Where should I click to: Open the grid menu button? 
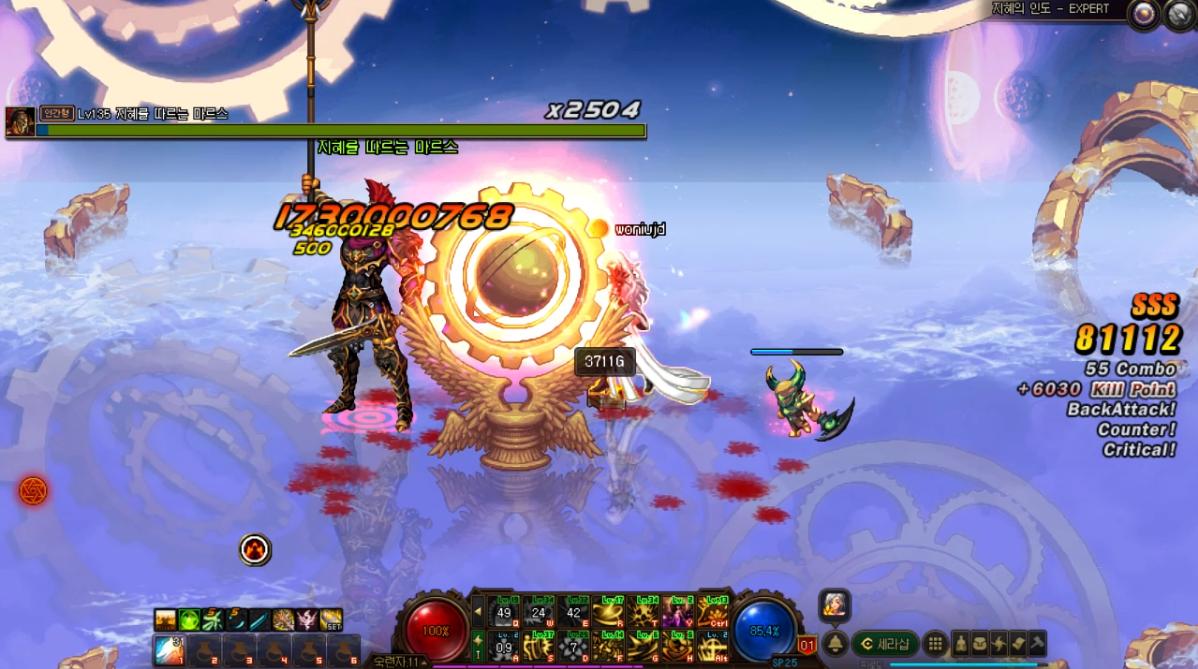(934, 643)
